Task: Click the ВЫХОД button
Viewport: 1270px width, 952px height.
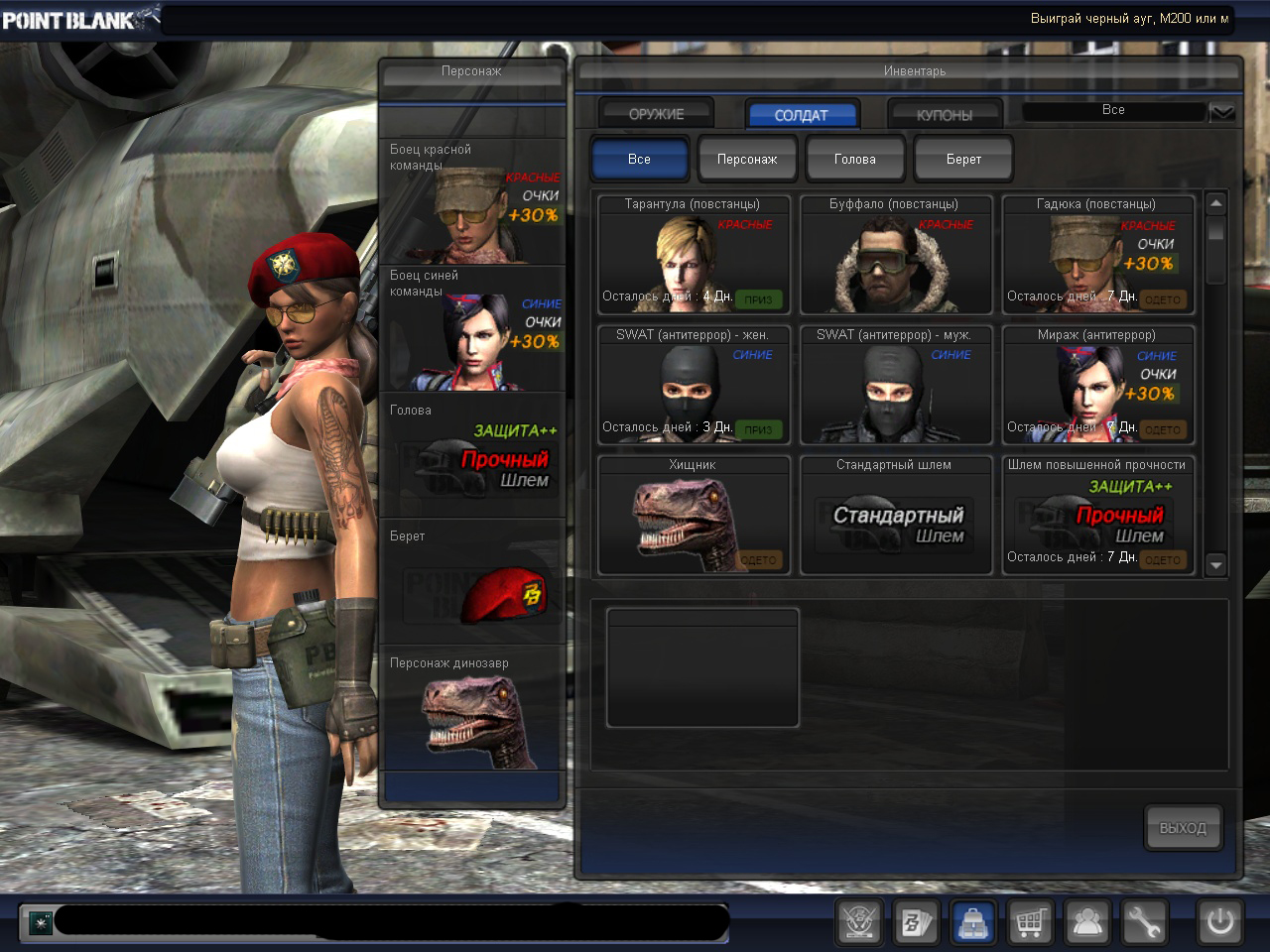Action: (x=1182, y=828)
